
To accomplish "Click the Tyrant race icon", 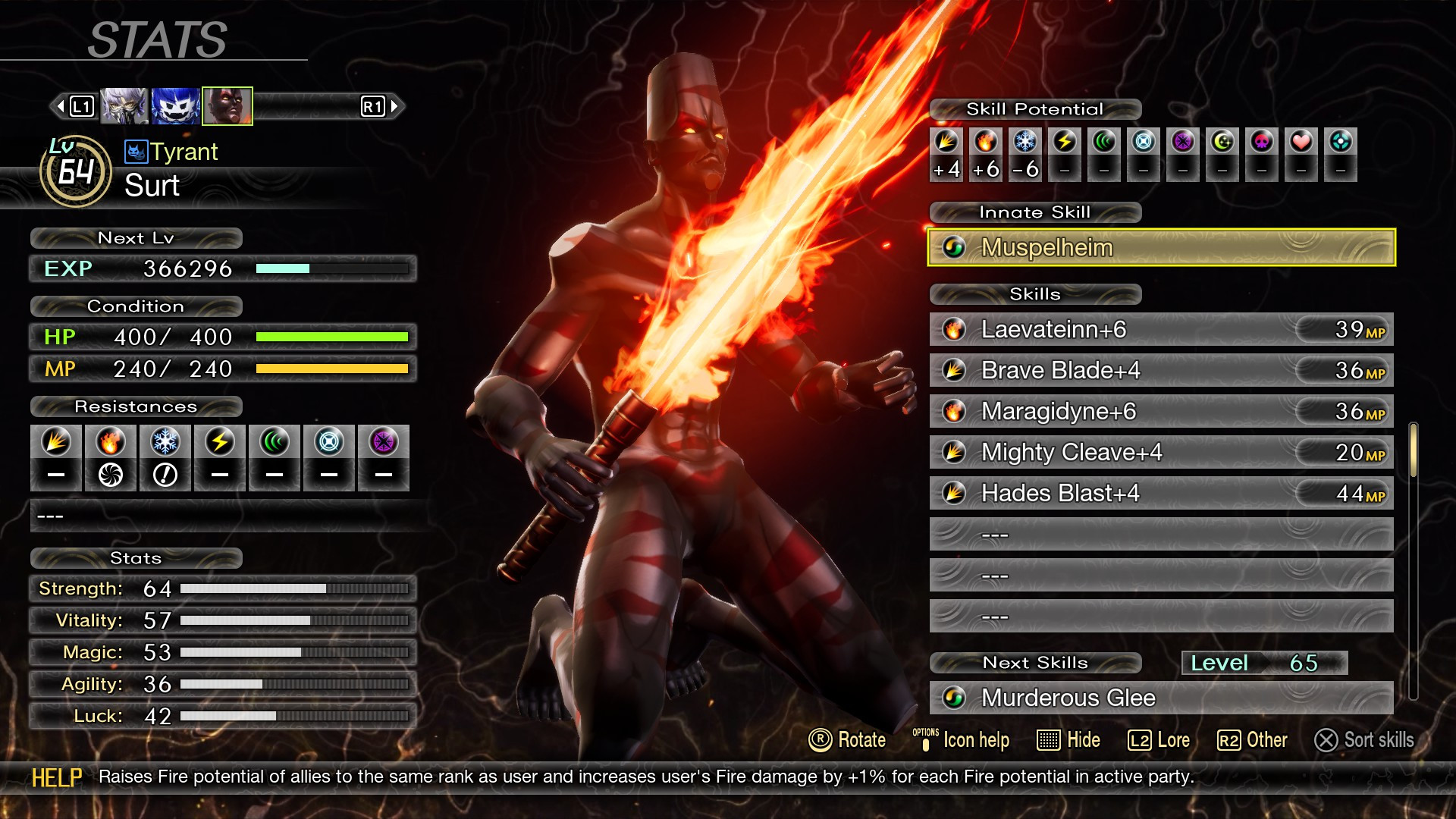I will [x=135, y=152].
